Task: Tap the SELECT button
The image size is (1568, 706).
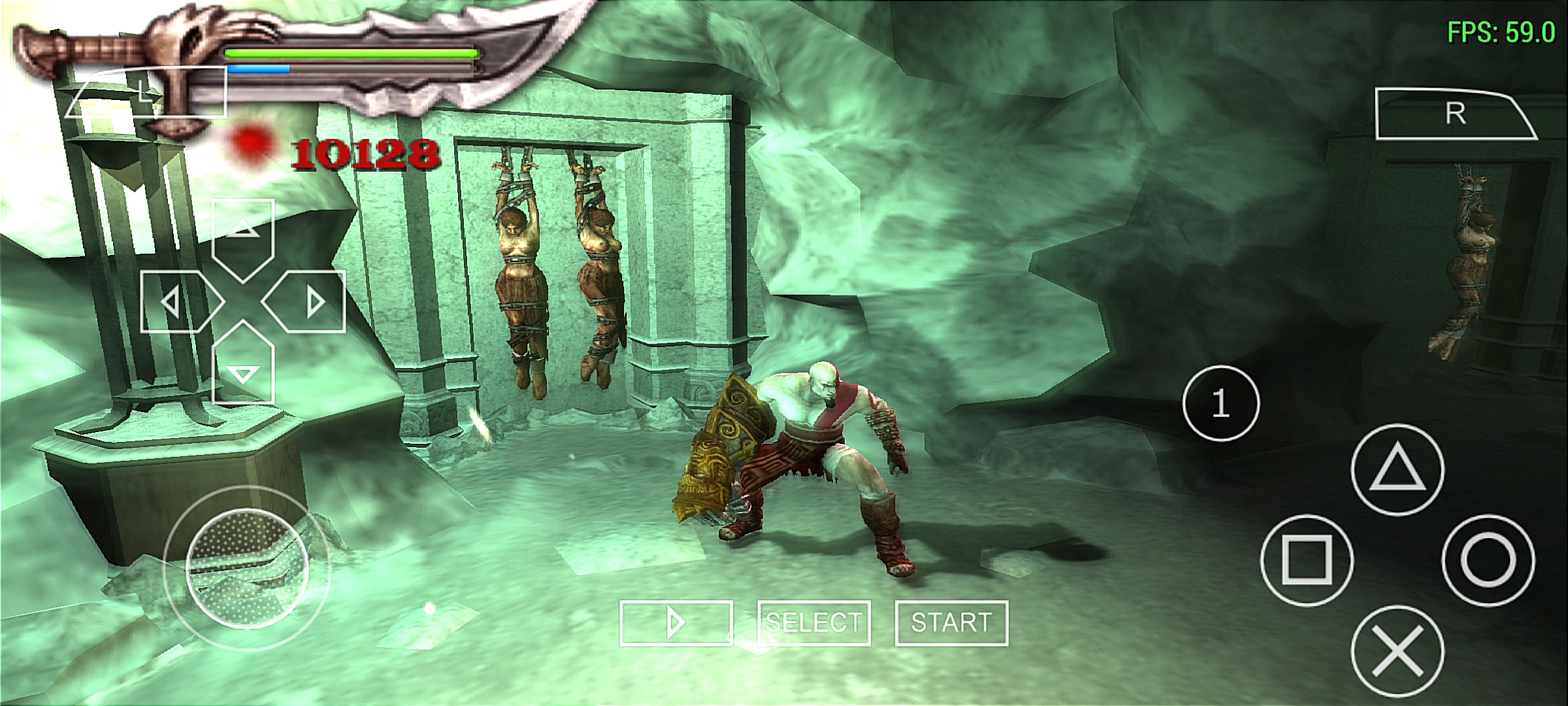Action: coord(813,623)
